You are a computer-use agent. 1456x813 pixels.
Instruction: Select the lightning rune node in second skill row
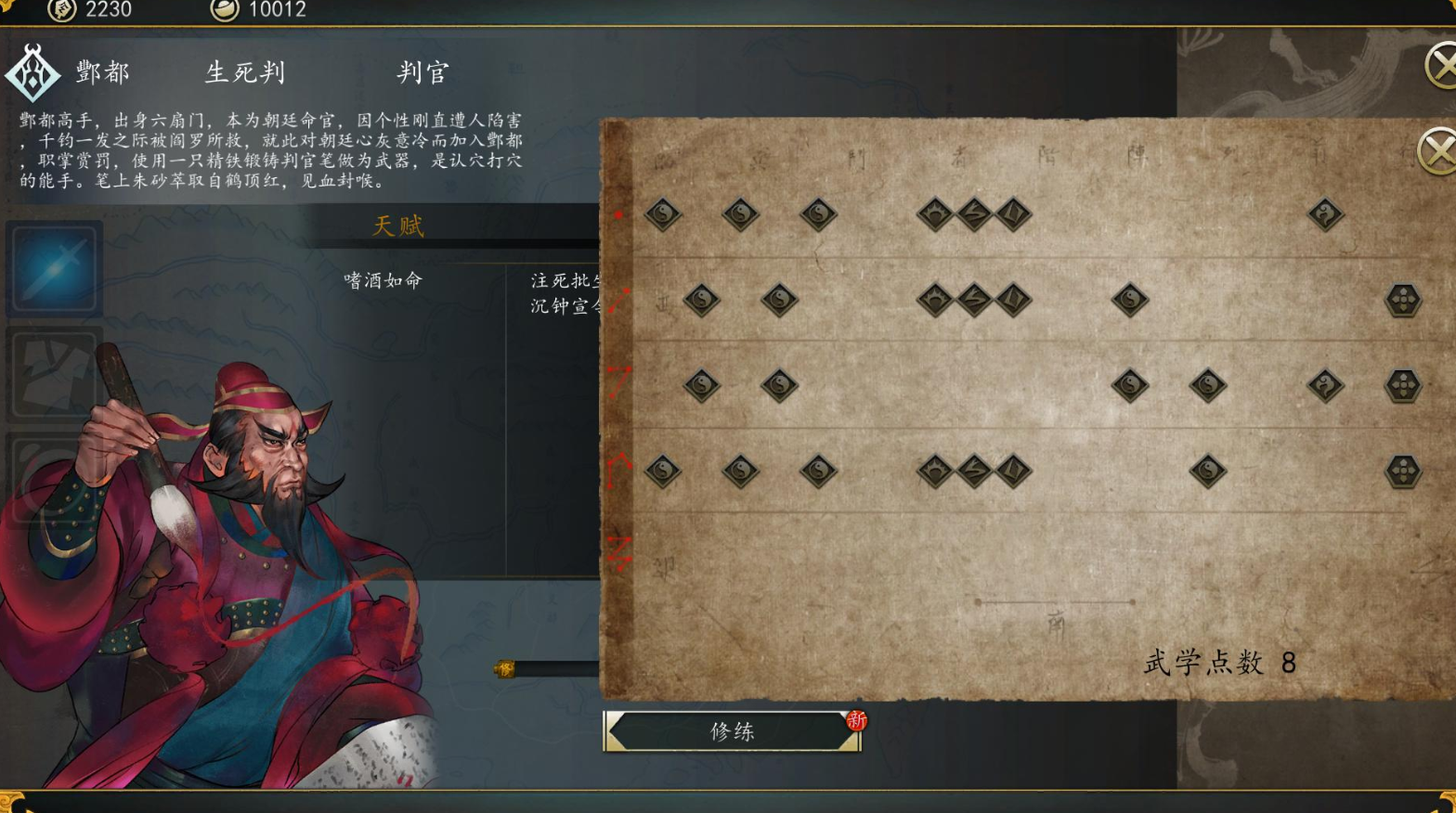(976, 299)
